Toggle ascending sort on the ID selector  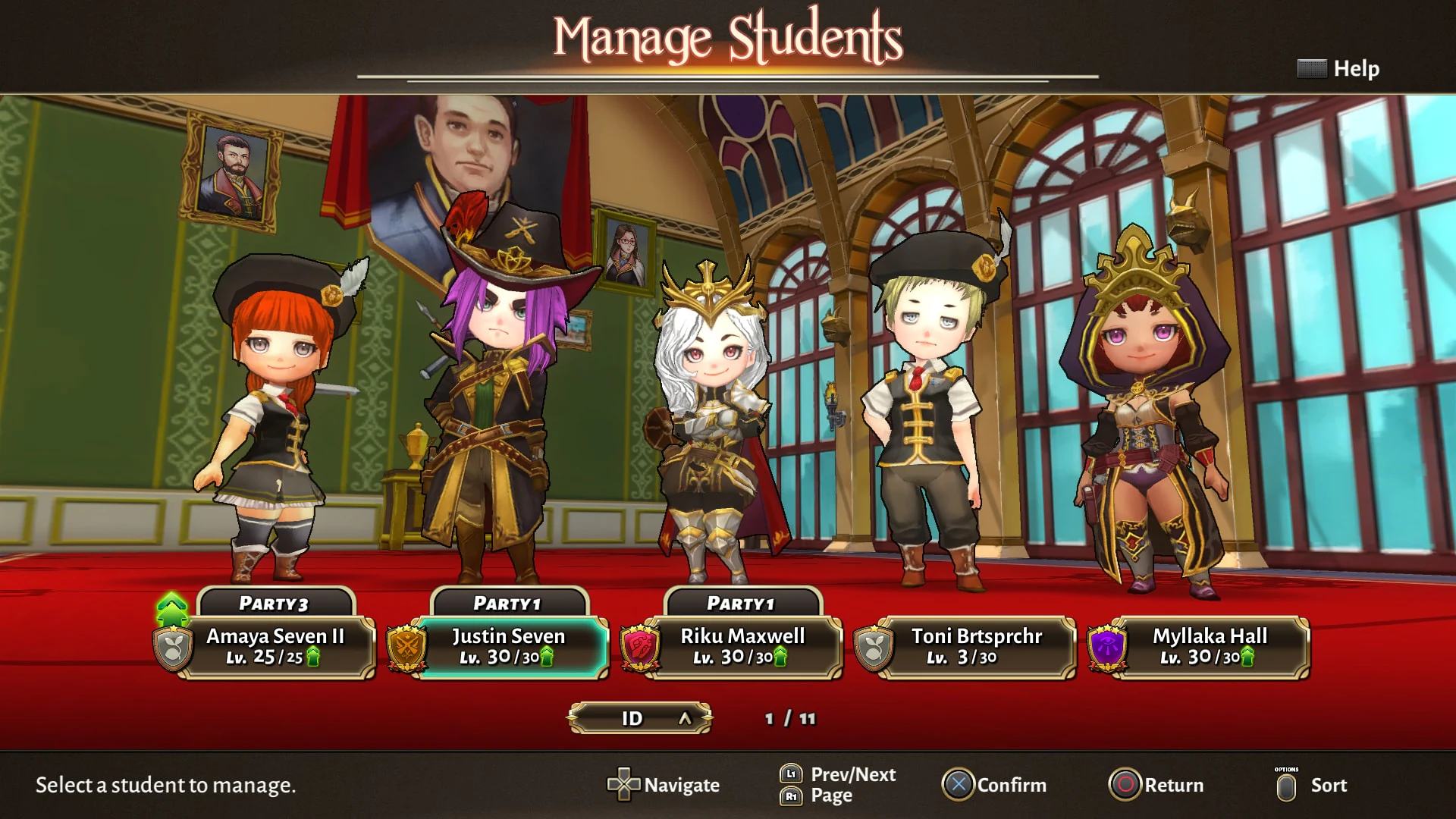(685, 717)
